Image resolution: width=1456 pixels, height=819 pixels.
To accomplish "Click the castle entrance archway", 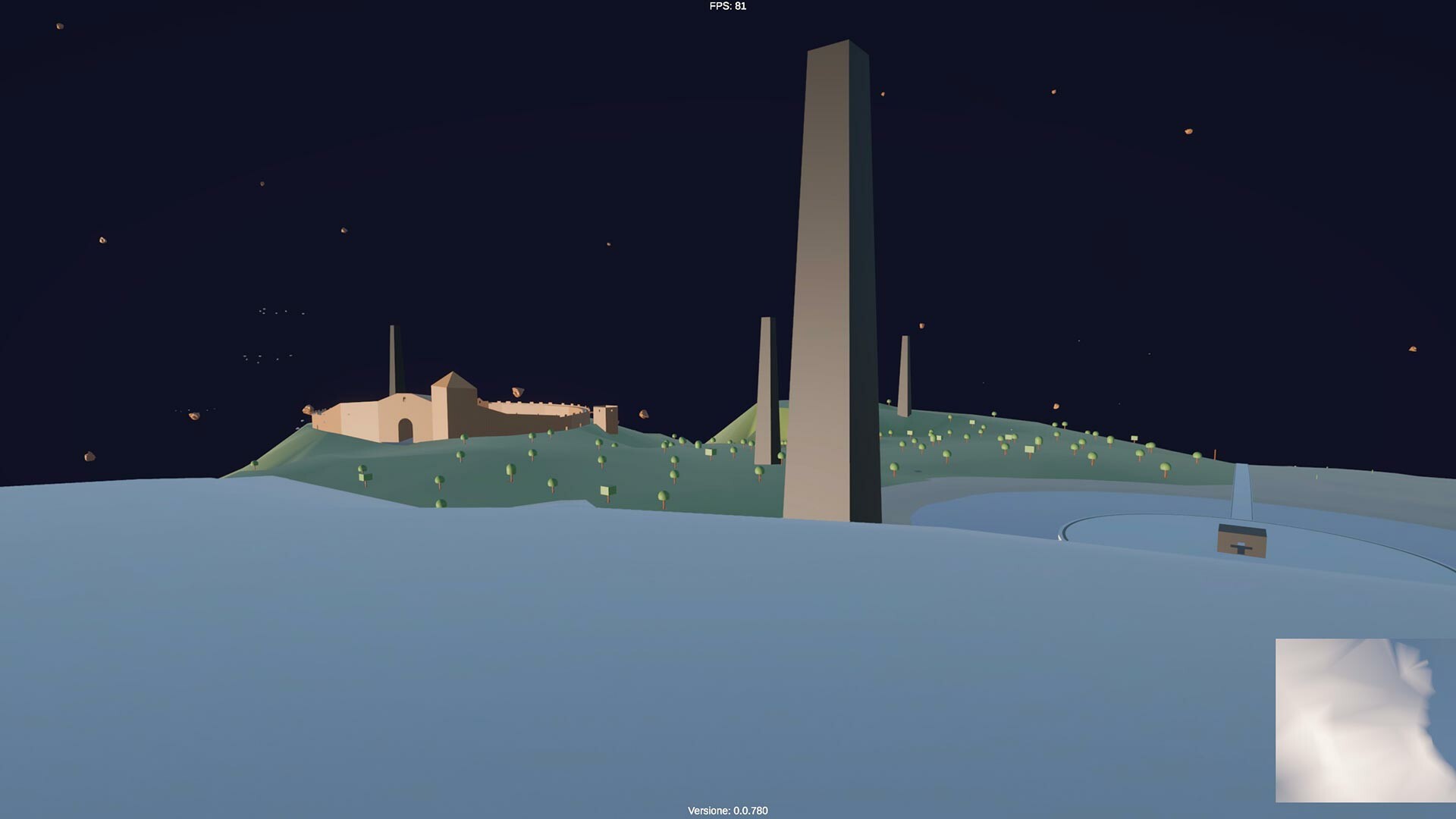I will pyautogui.click(x=405, y=429).
